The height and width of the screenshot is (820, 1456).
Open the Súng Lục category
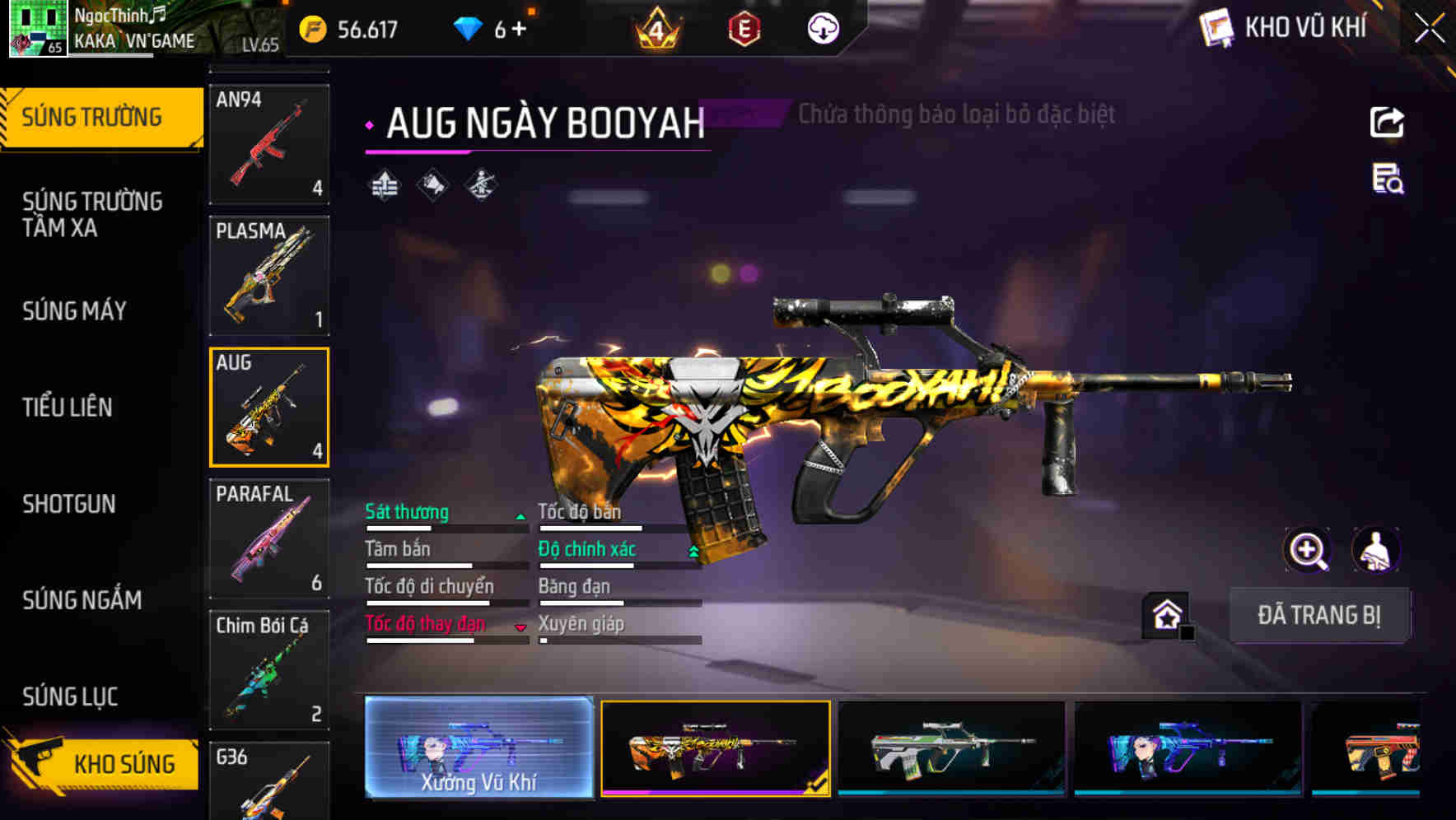click(x=71, y=697)
